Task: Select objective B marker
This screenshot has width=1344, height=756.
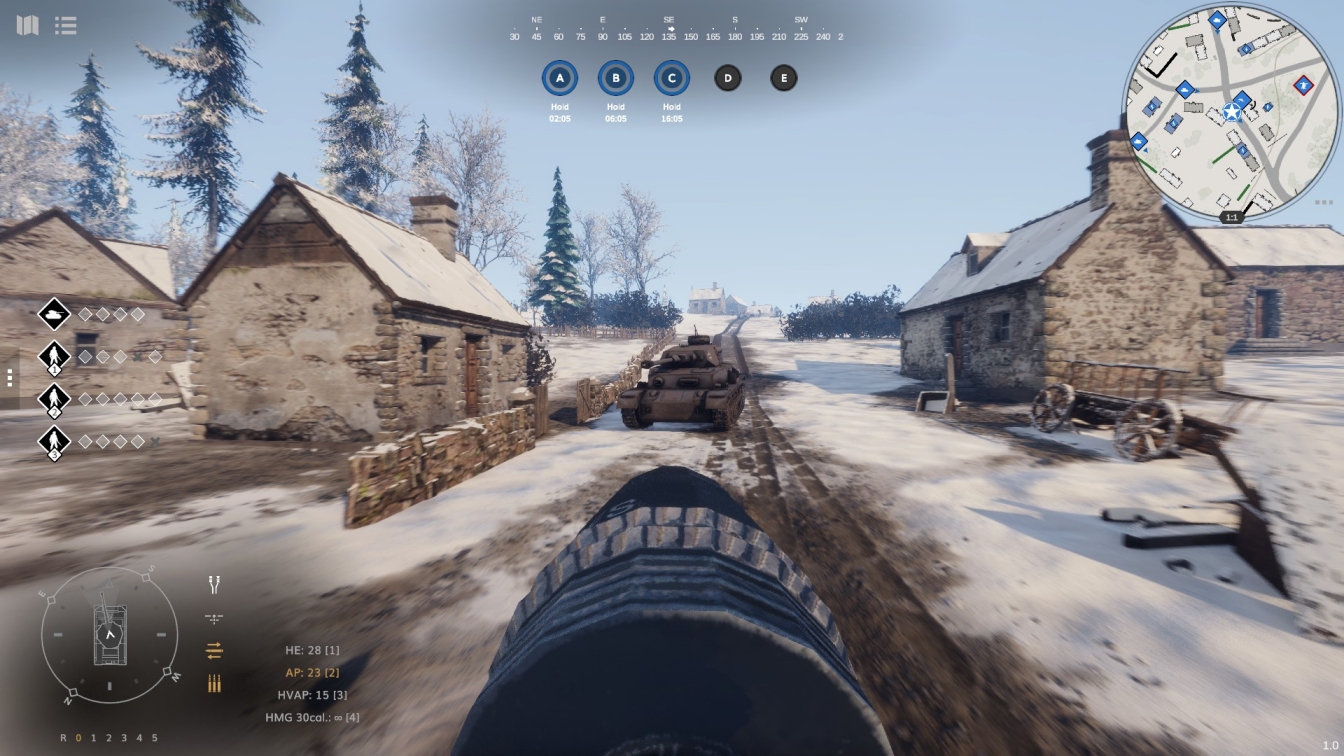Action: click(x=616, y=78)
